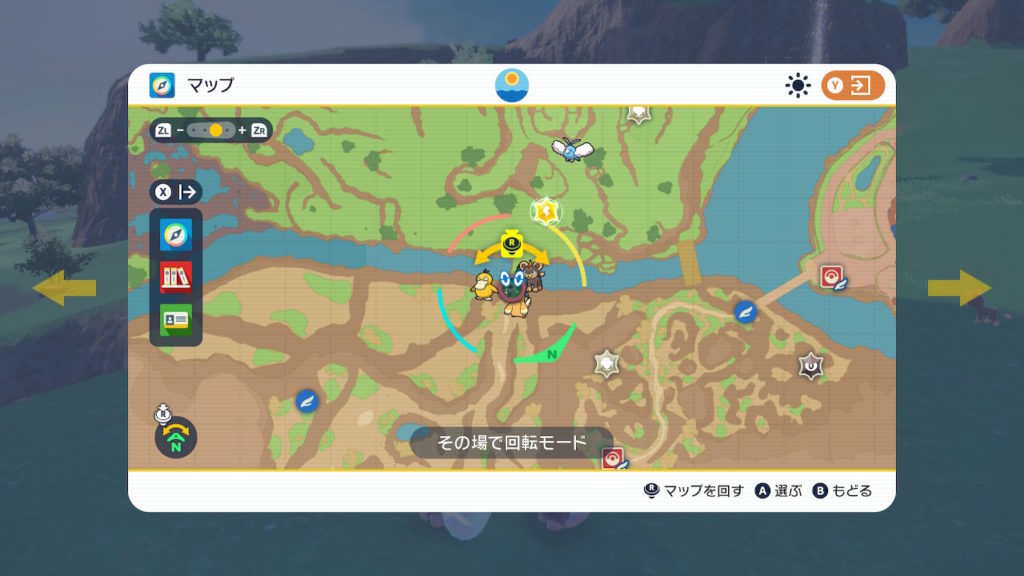Select the white Tera raid crystal south of river
This screenshot has width=1024, height=576.
pos(606,363)
